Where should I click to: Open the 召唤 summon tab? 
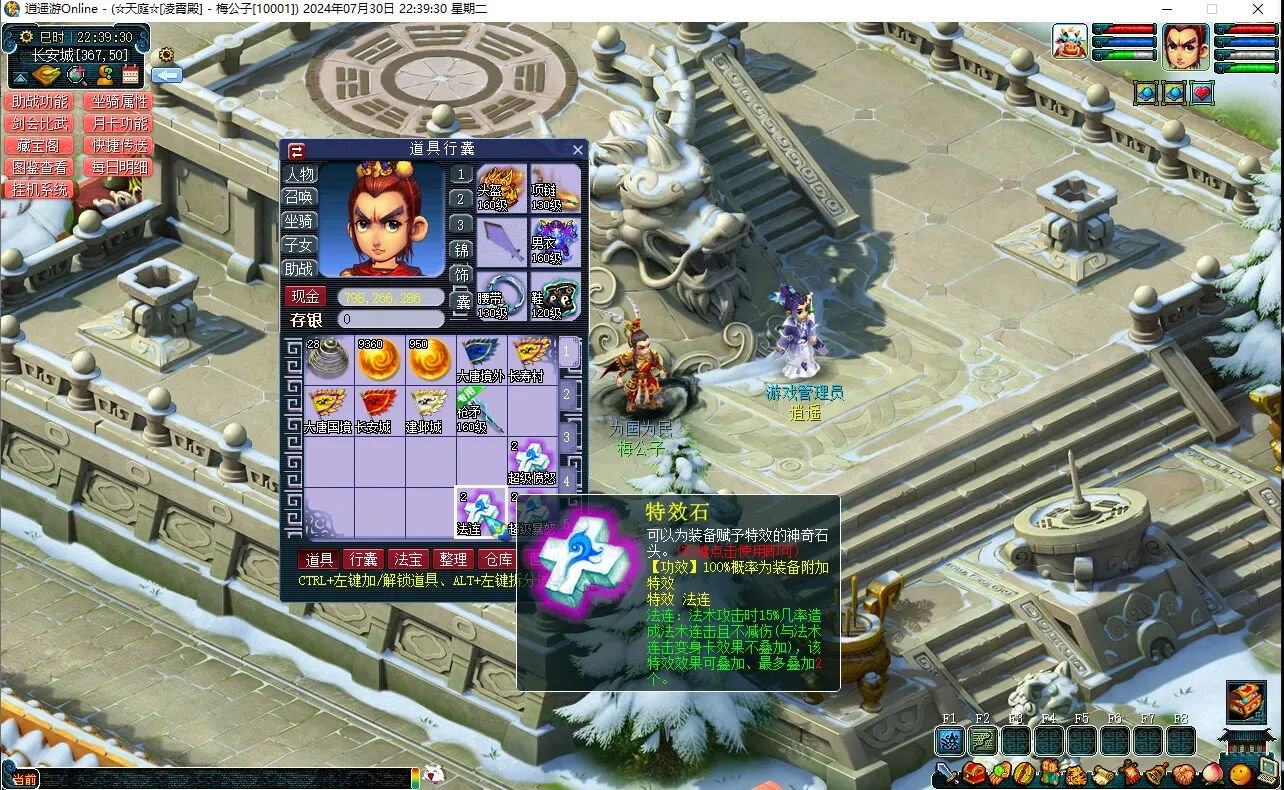[x=299, y=197]
